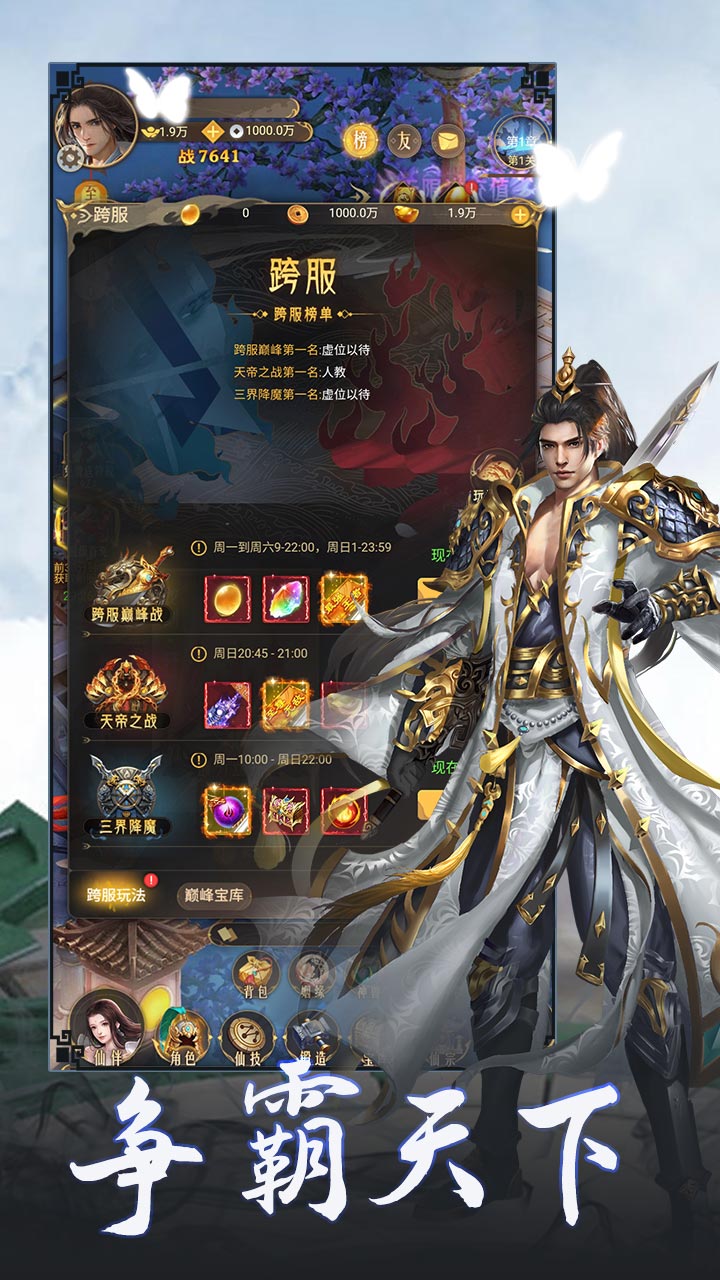Inspect the treasure chest reward in 三界降魔
Image resolution: width=720 pixels, height=1280 pixels.
click(286, 810)
